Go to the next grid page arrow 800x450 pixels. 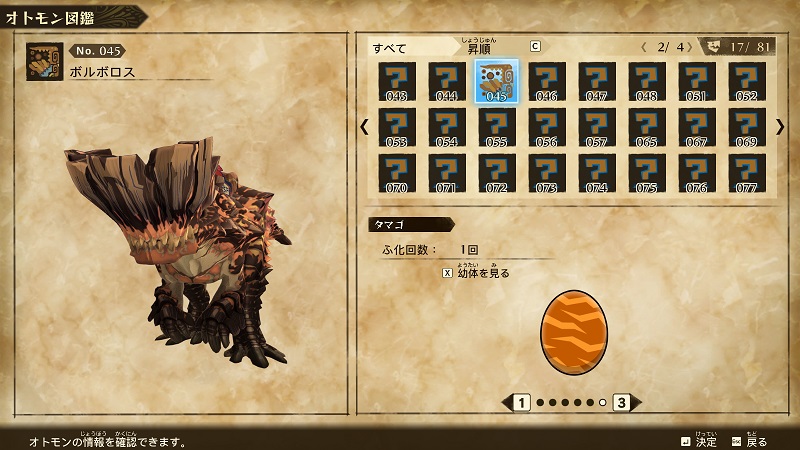tap(780, 127)
